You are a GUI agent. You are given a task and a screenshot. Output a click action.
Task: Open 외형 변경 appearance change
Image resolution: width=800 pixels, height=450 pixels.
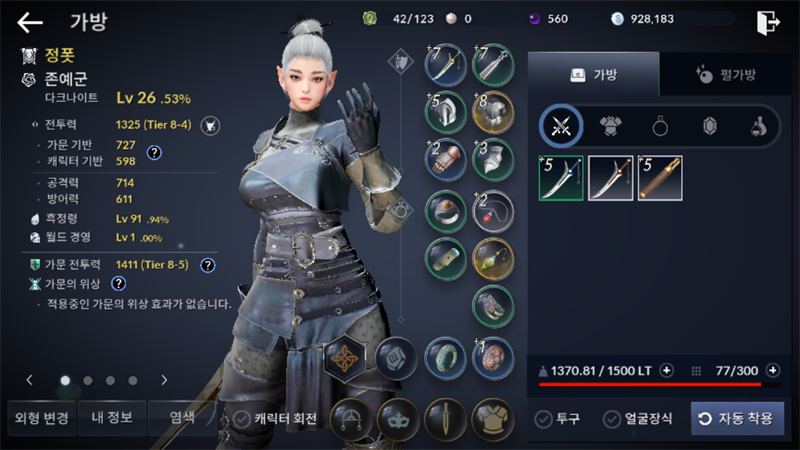click(41, 418)
